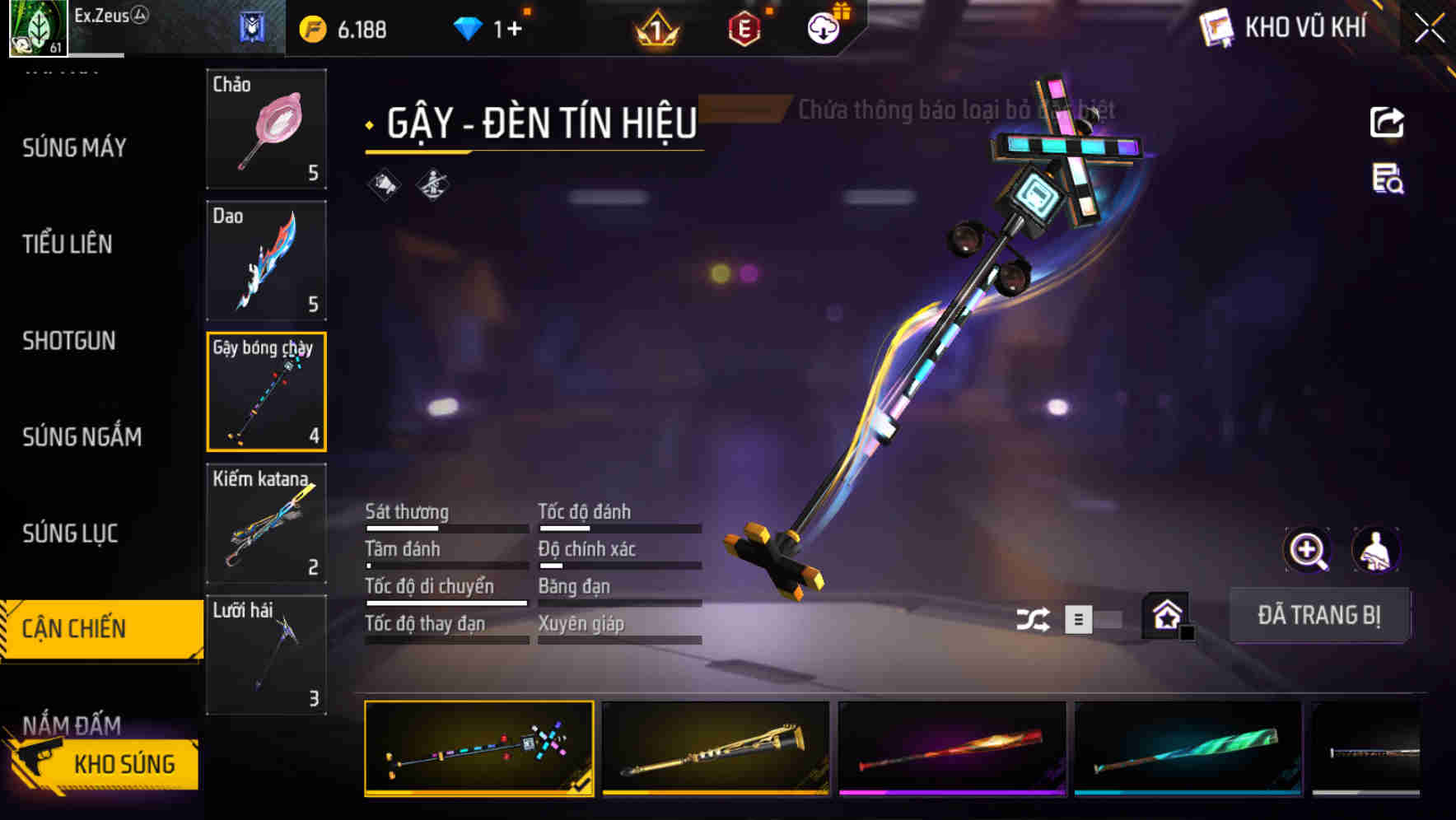Select the Lưỡi hái scythe slot

[x=266, y=655]
